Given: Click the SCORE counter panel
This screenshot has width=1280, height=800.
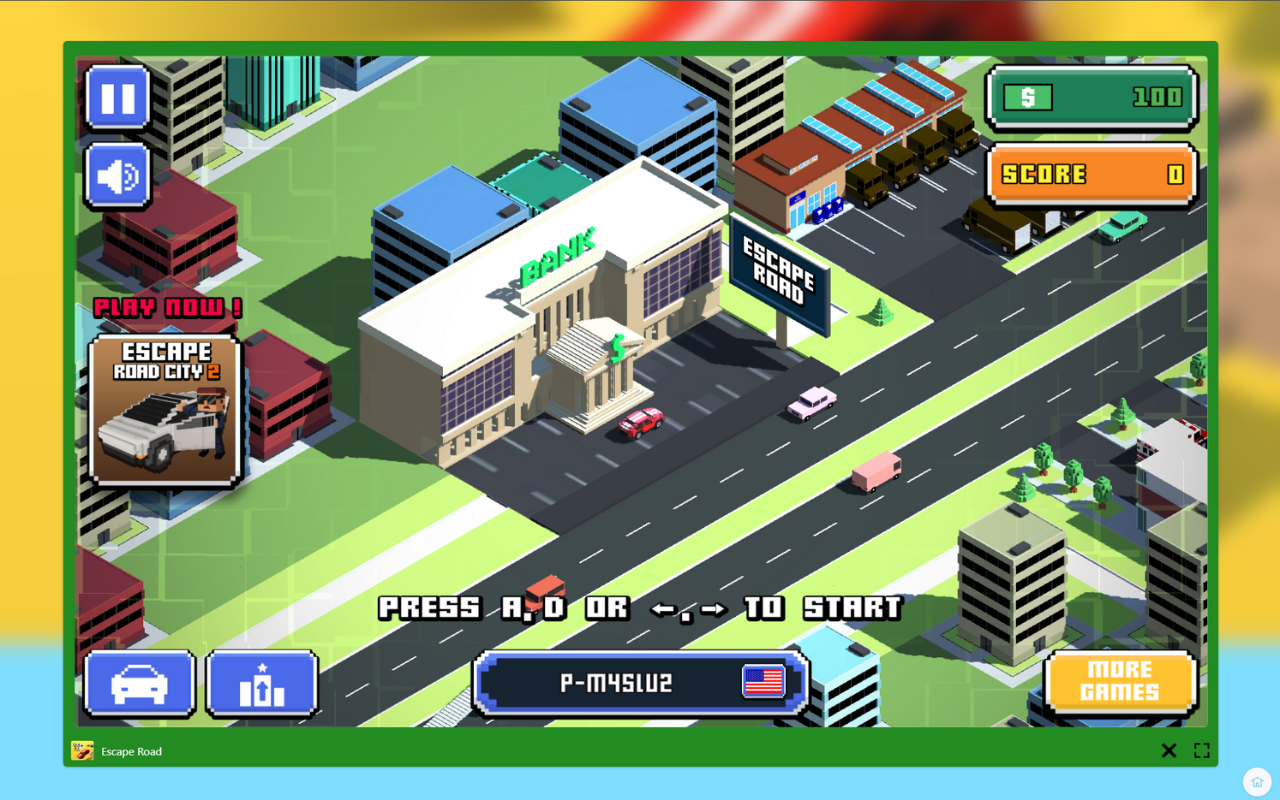Looking at the screenshot, I should click(x=1091, y=175).
